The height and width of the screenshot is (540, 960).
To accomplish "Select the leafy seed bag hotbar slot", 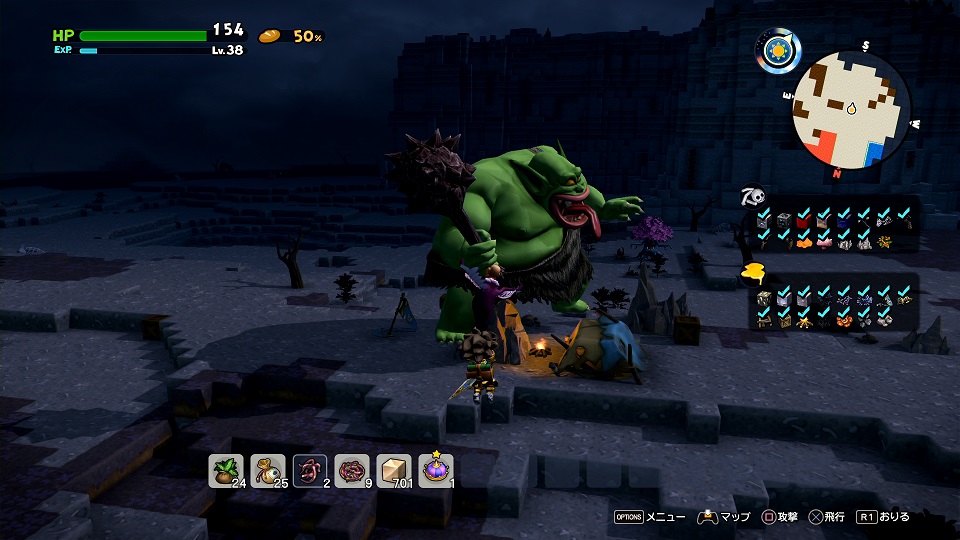I will tap(226, 470).
